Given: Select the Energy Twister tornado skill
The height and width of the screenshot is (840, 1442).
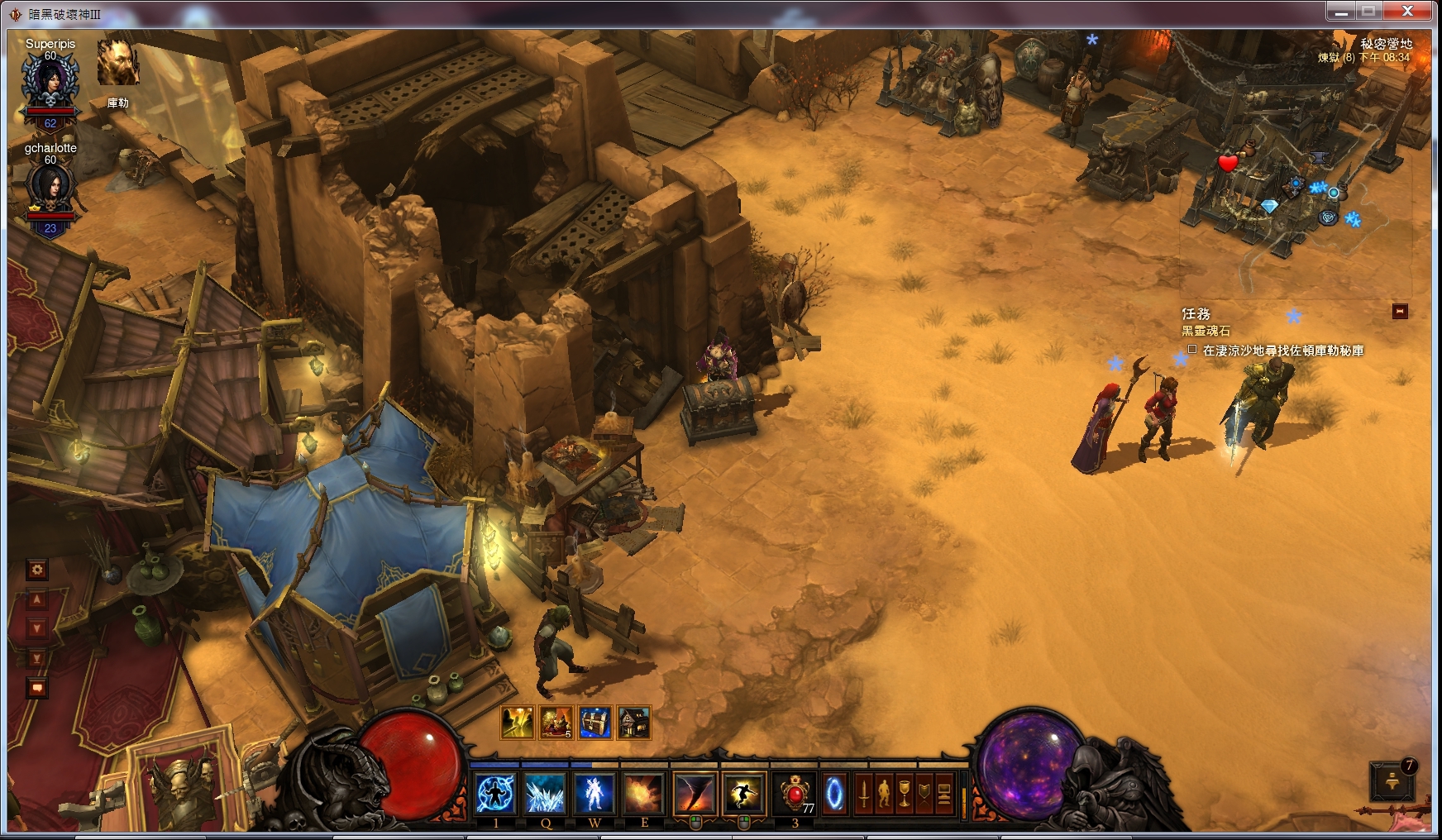Looking at the screenshot, I should 694,795.
